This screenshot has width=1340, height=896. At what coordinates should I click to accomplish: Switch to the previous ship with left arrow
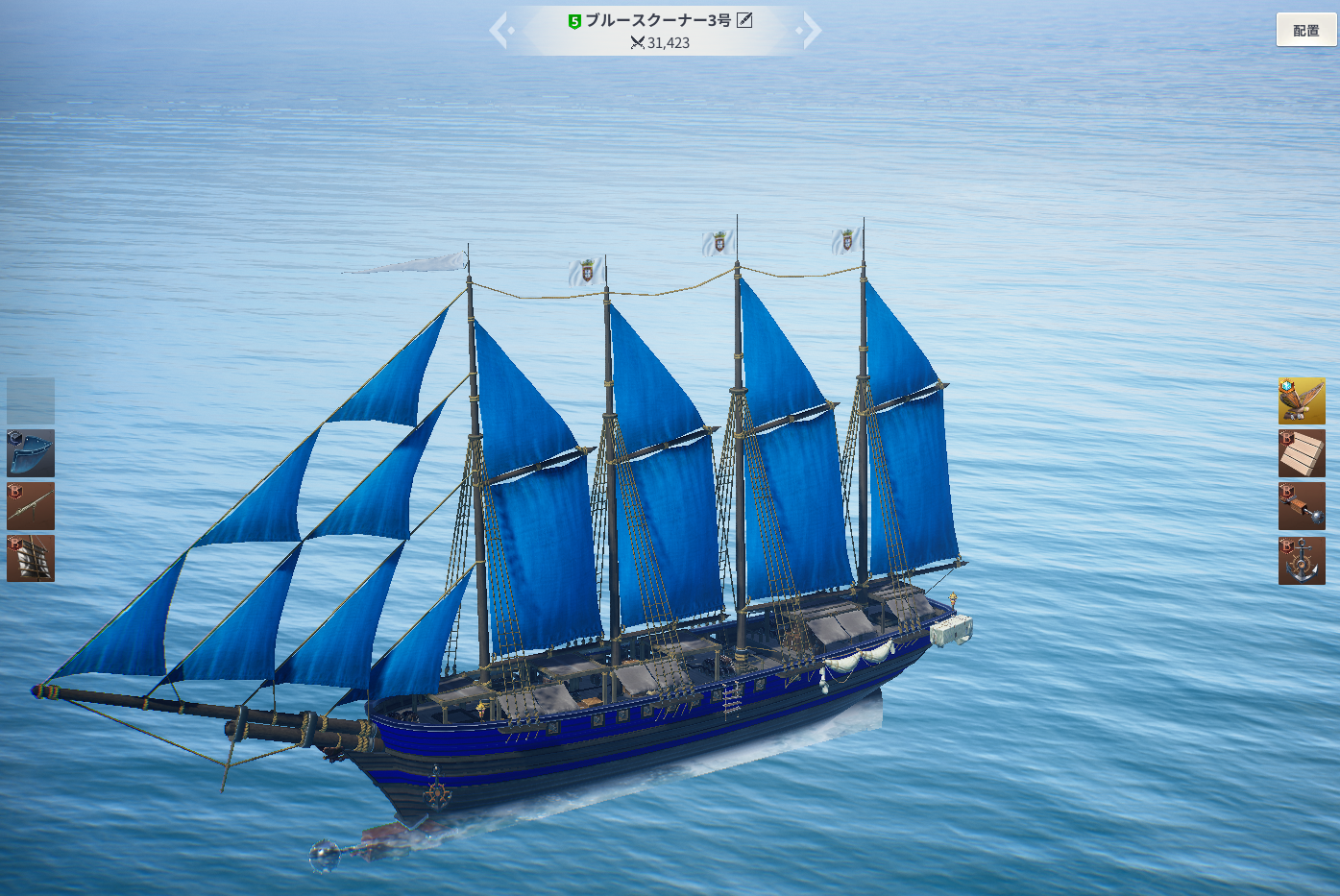[x=500, y=30]
